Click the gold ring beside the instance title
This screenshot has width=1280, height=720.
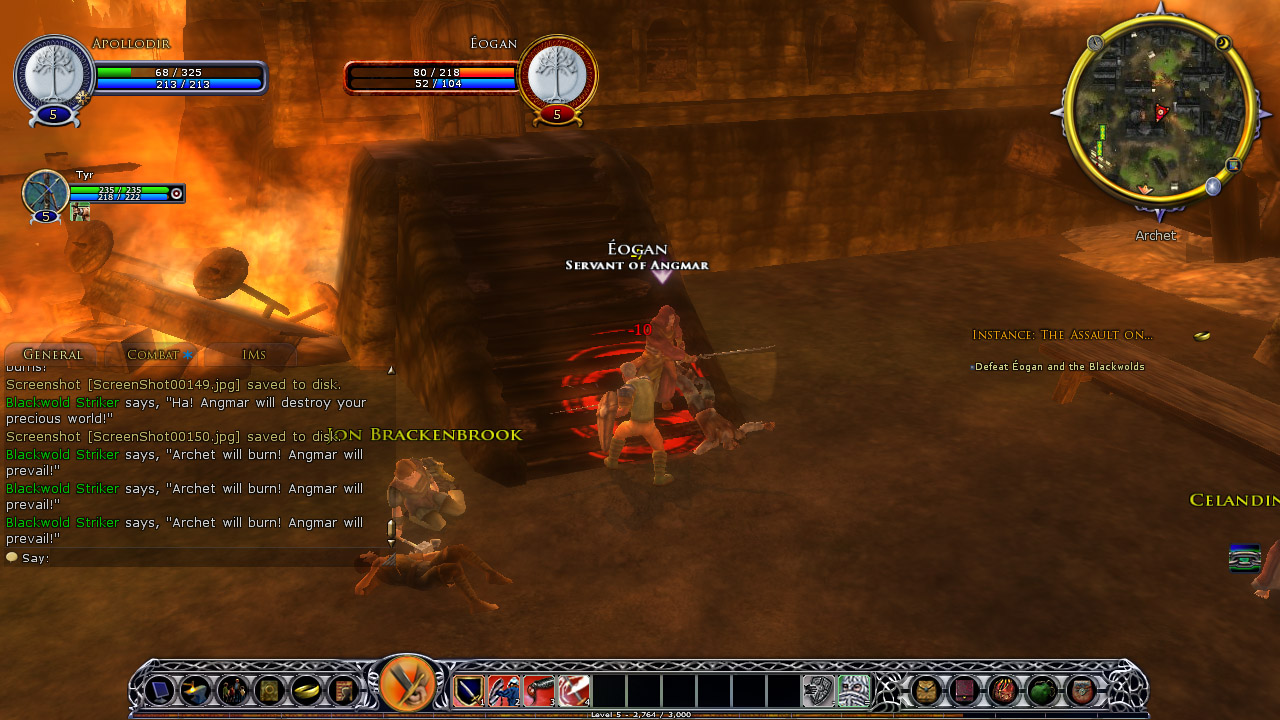(x=1202, y=336)
